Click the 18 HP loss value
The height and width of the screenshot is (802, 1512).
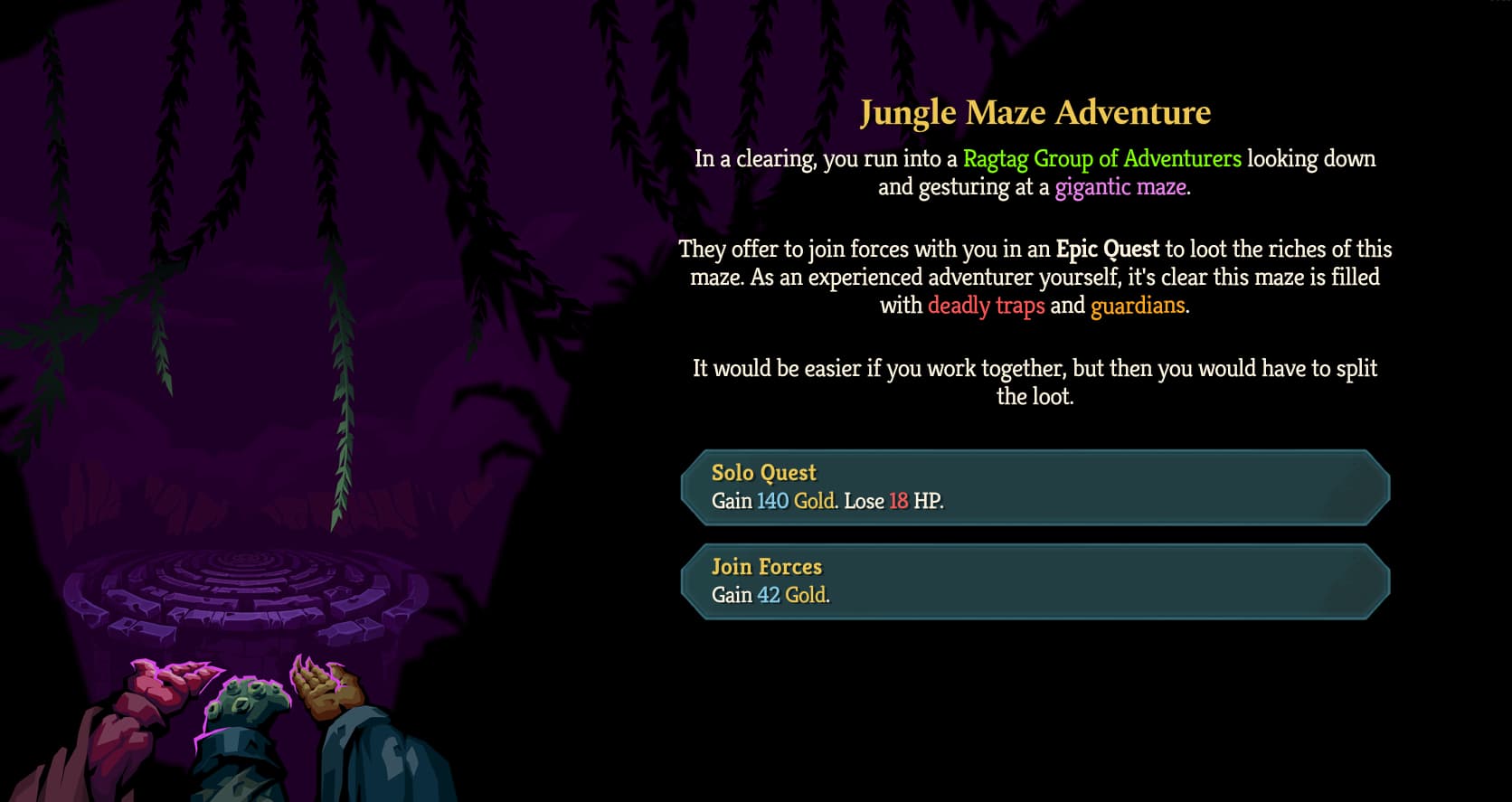pos(899,501)
